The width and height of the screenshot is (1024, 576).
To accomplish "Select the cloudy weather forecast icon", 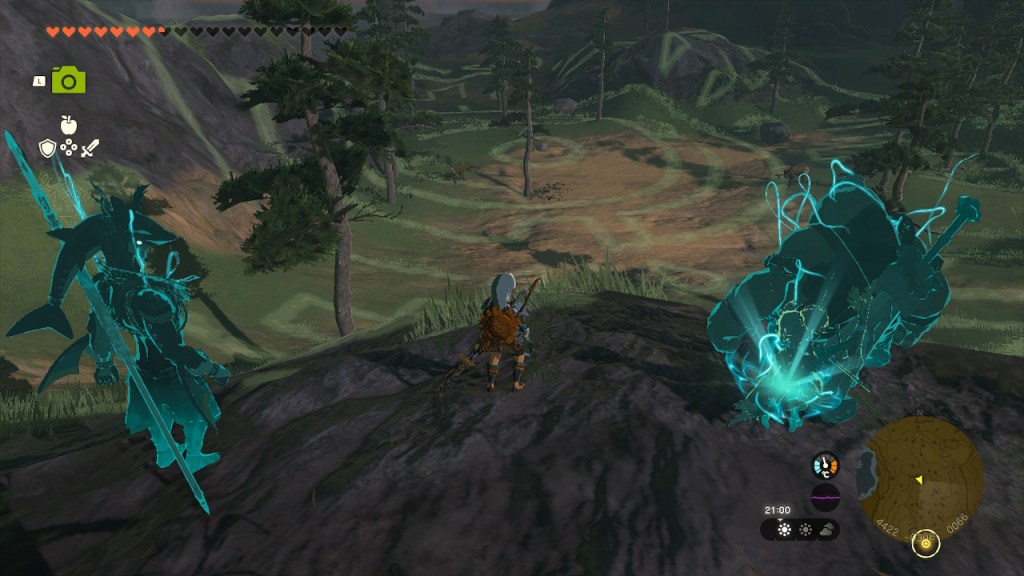I will (827, 530).
